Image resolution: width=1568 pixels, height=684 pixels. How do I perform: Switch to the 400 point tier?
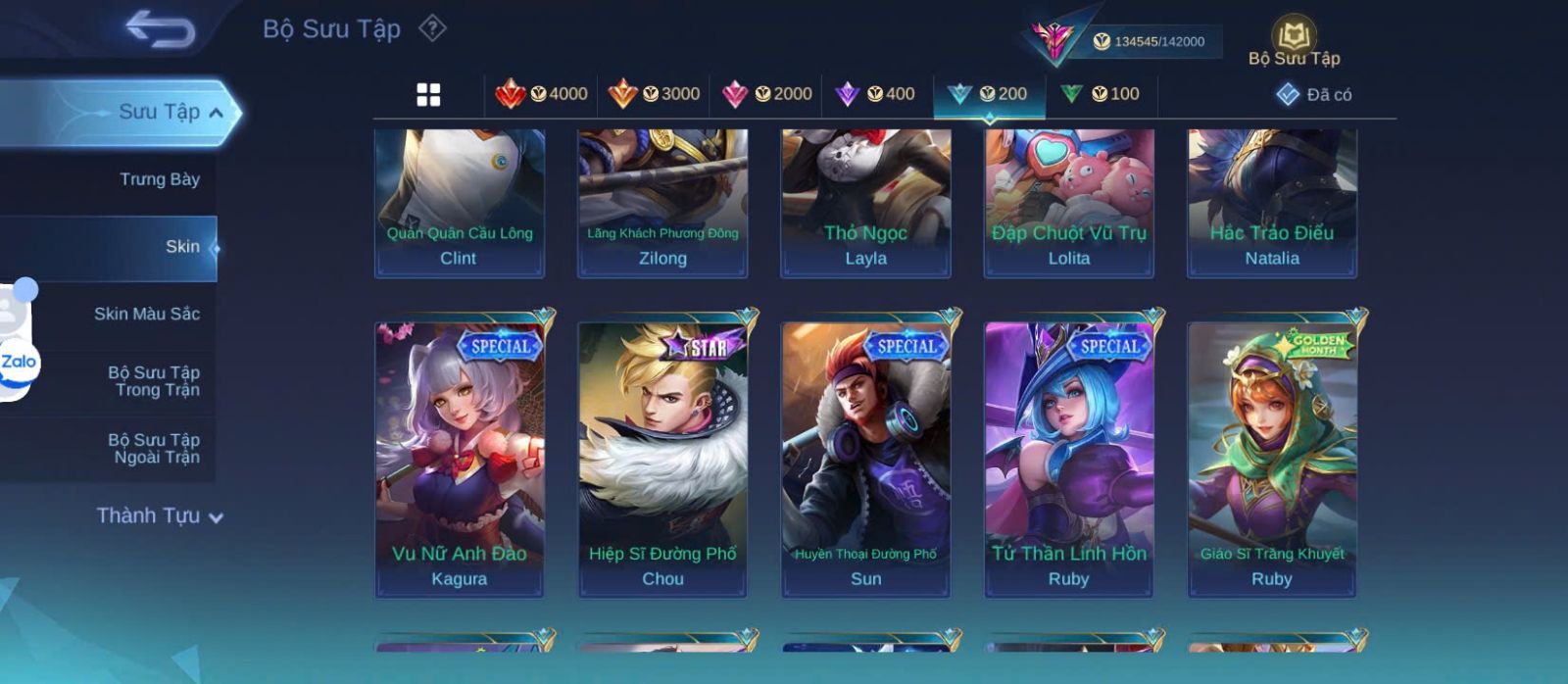pos(875,95)
